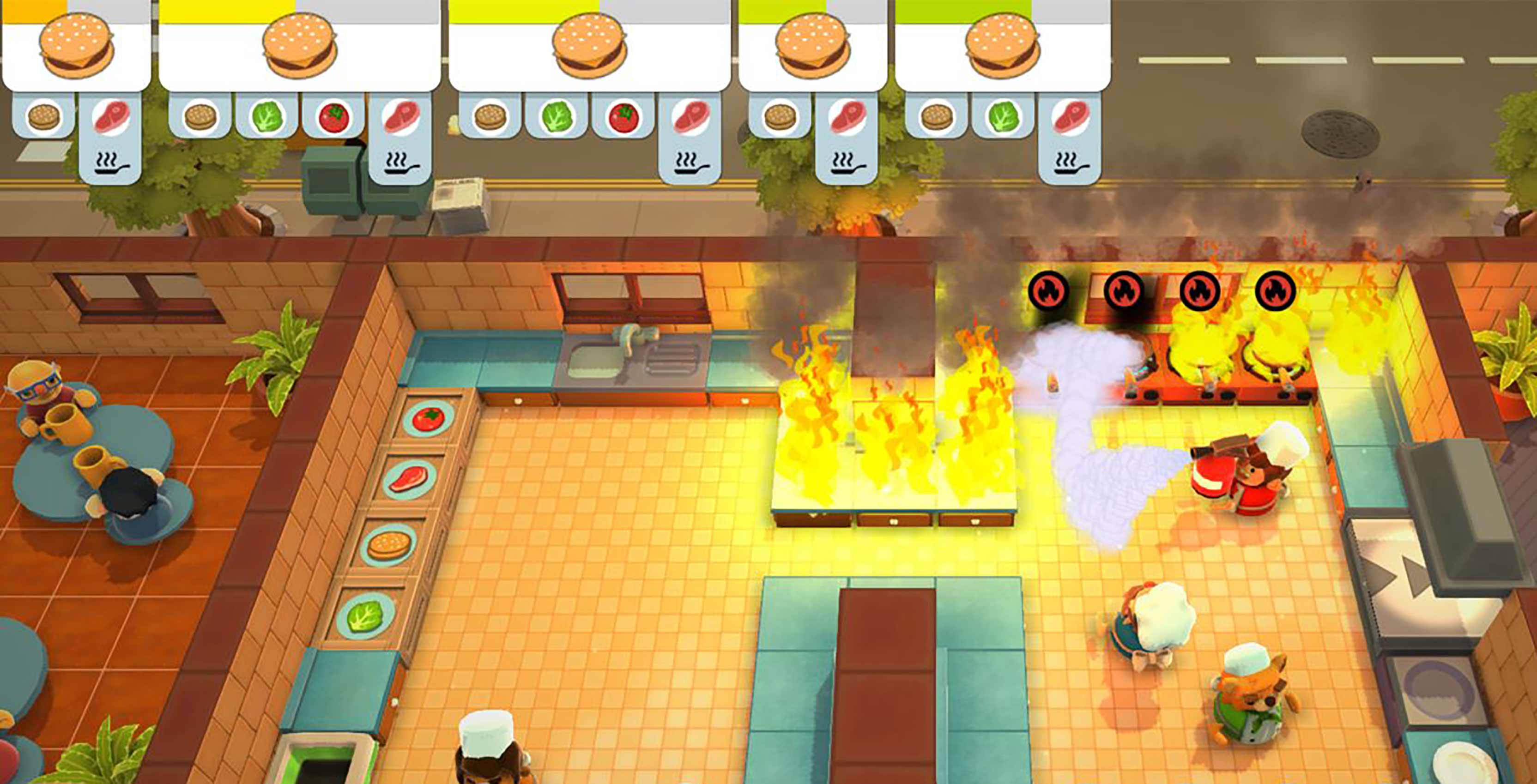The height and width of the screenshot is (784, 1537).
Task: Select the lettuce icon on the second burger order
Action: [266, 118]
